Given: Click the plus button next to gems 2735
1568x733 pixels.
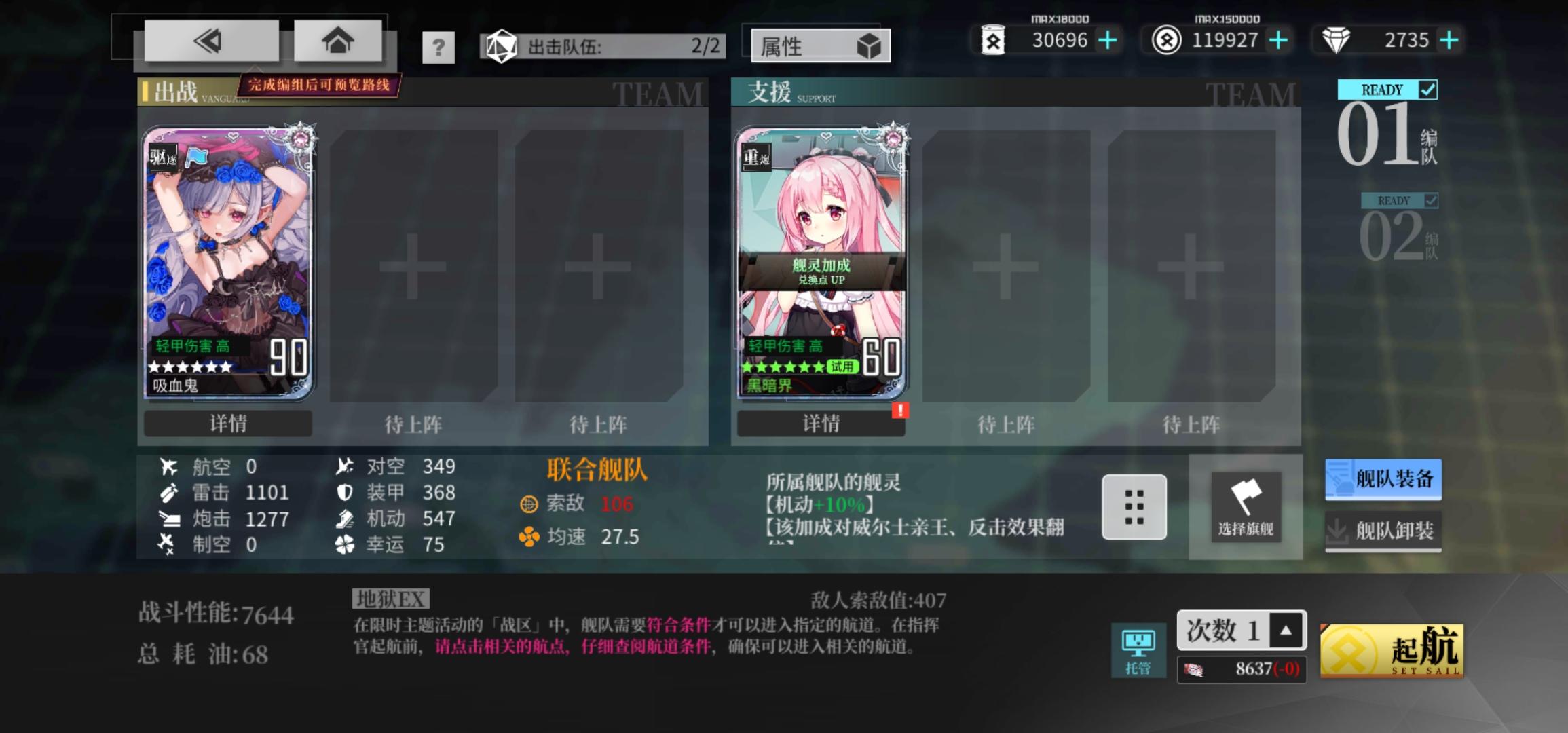Looking at the screenshot, I should pyautogui.click(x=1450, y=41).
